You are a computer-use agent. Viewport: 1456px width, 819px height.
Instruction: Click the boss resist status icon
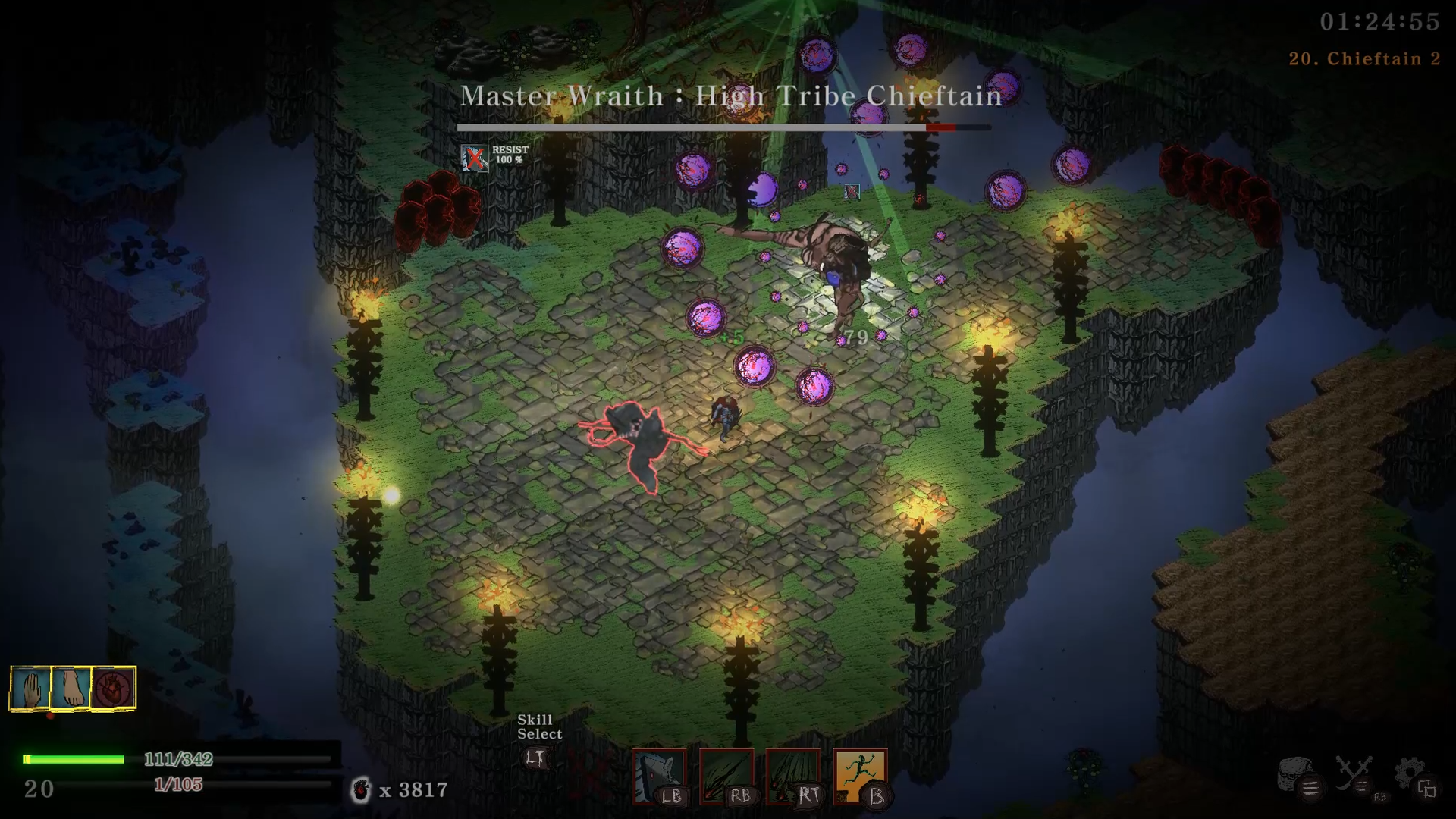[x=475, y=158]
